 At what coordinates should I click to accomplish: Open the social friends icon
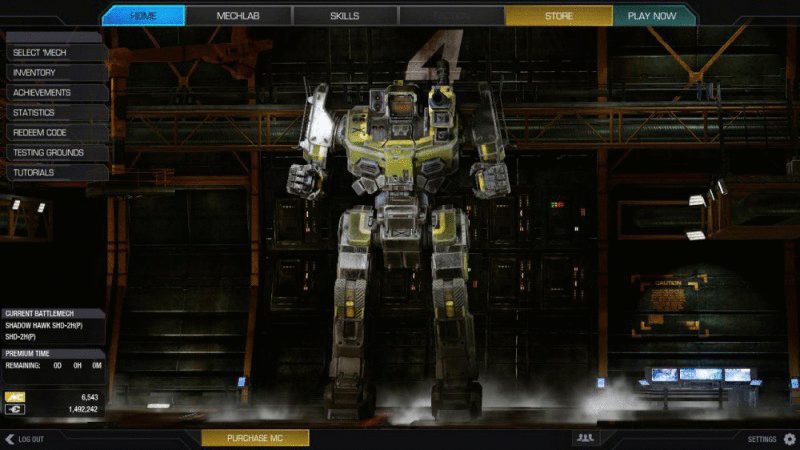[x=585, y=438]
